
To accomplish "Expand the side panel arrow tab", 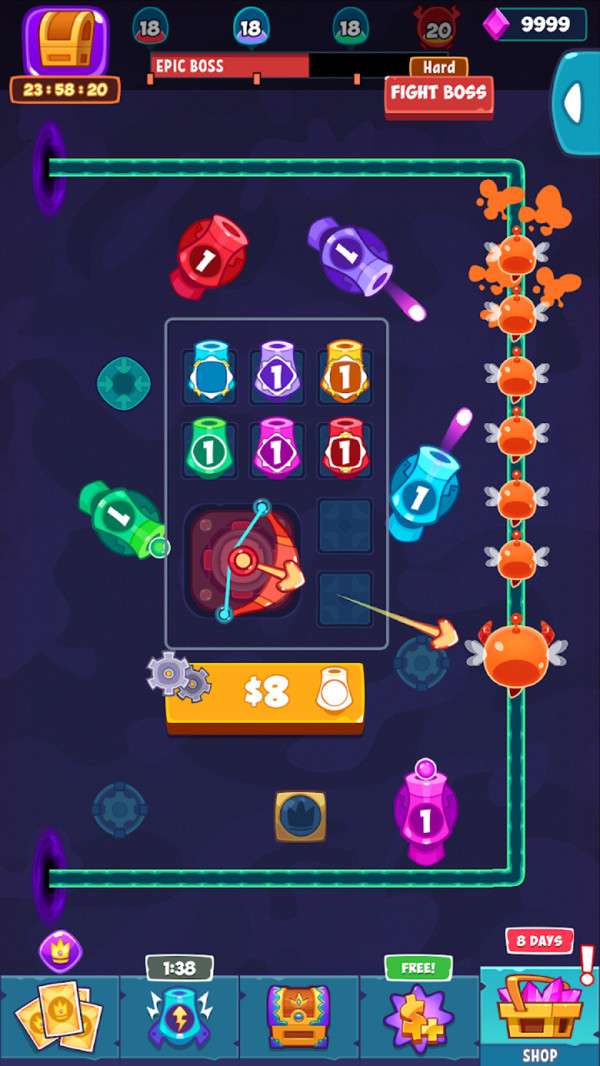I will (x=575, y=102).
